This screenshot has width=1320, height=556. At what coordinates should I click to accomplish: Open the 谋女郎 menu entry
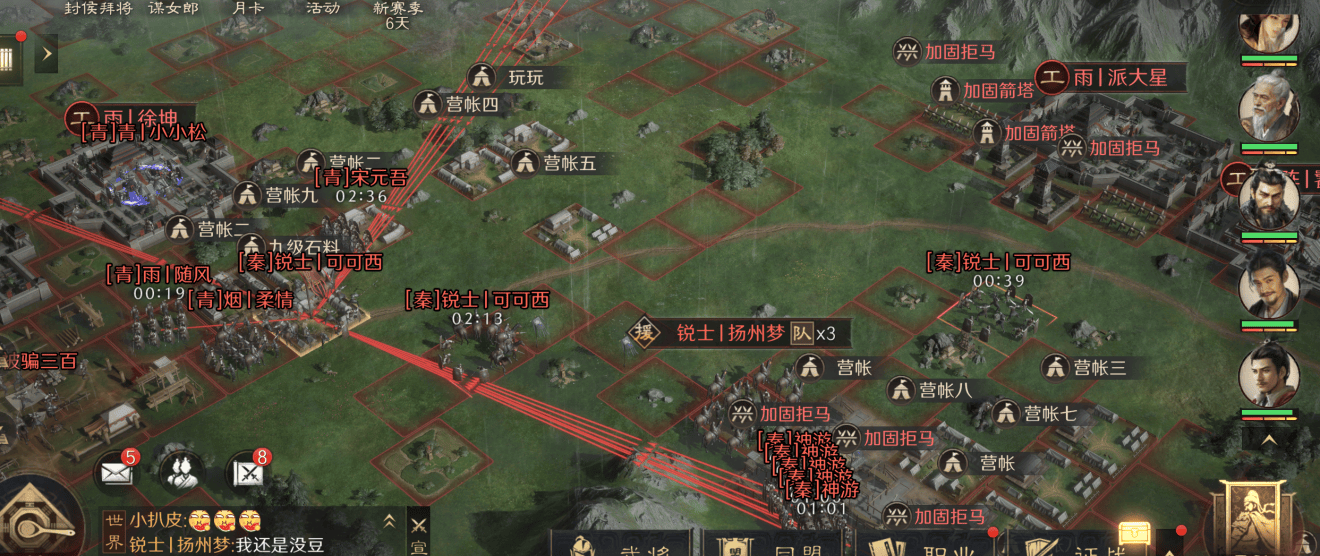(x=172, y=8)
